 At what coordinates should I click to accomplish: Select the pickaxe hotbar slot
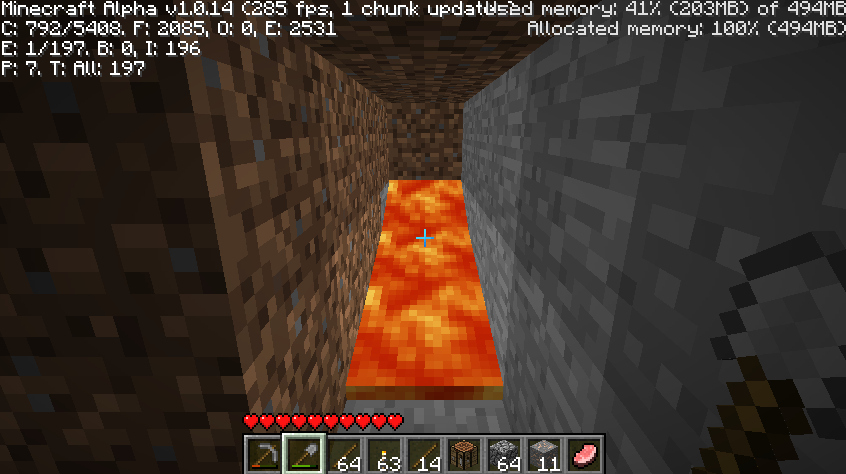click(263, 455)
